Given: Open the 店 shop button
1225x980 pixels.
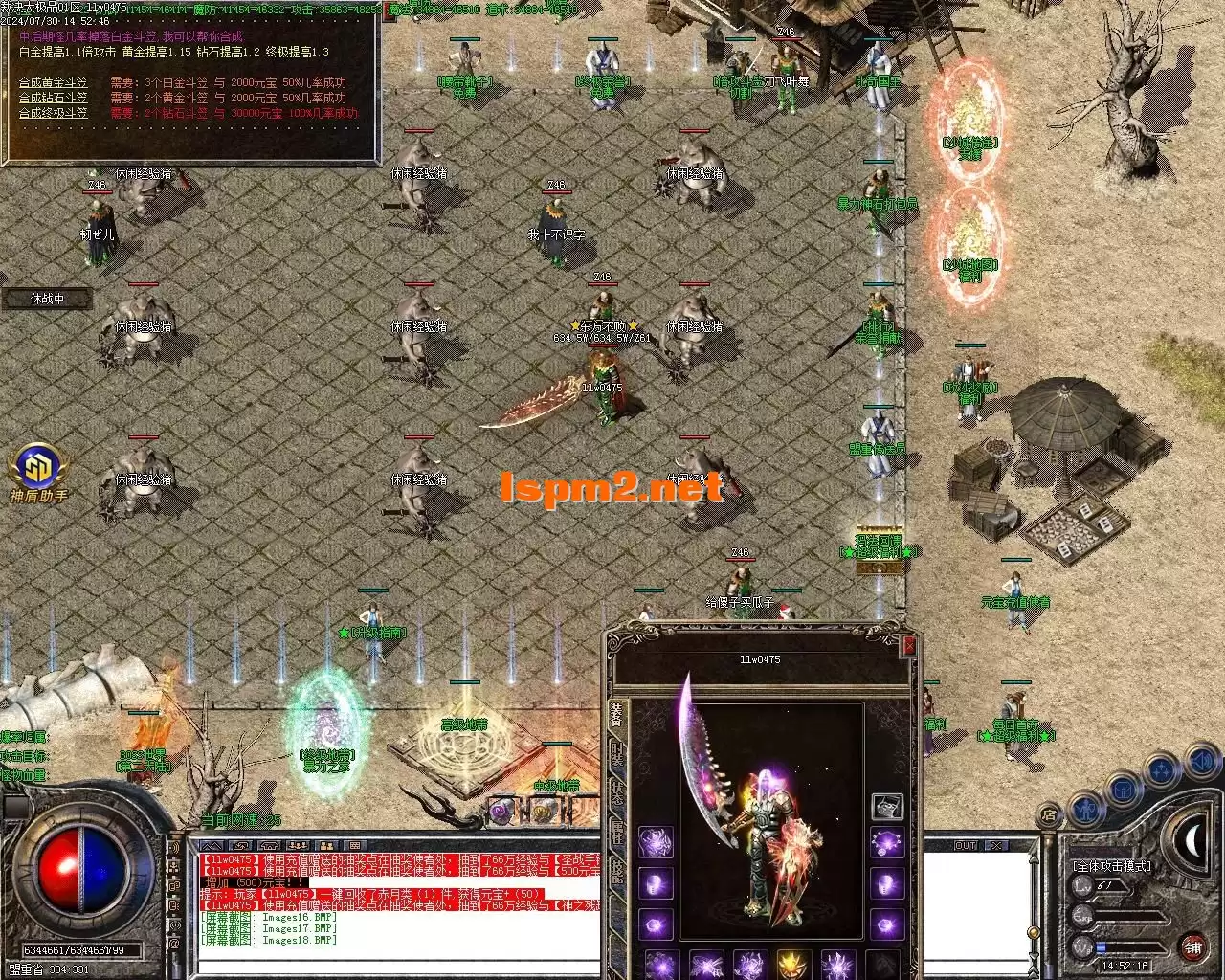Looking at the screenshot, I should point(1050,816).
